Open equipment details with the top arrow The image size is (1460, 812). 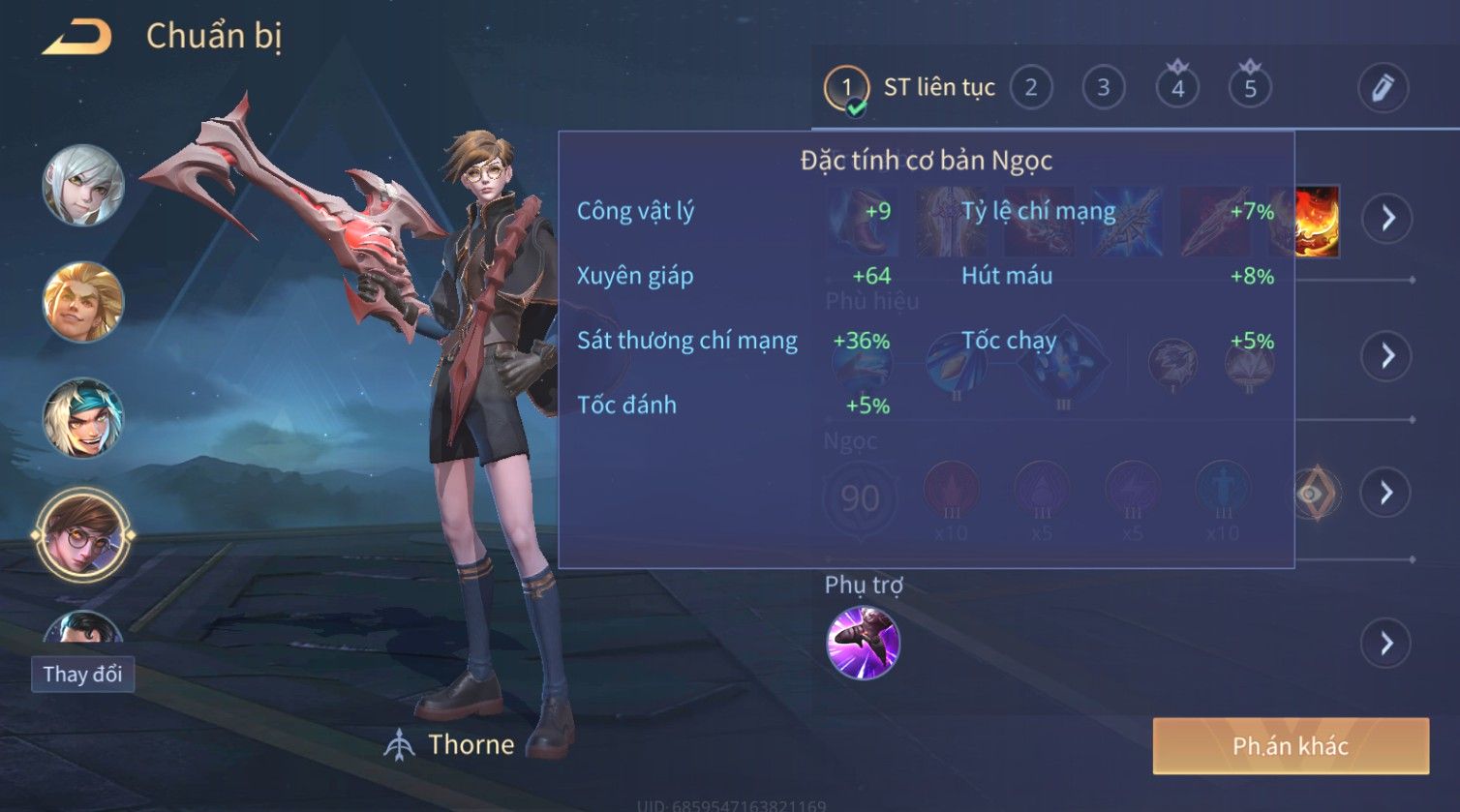[1387, 218]
